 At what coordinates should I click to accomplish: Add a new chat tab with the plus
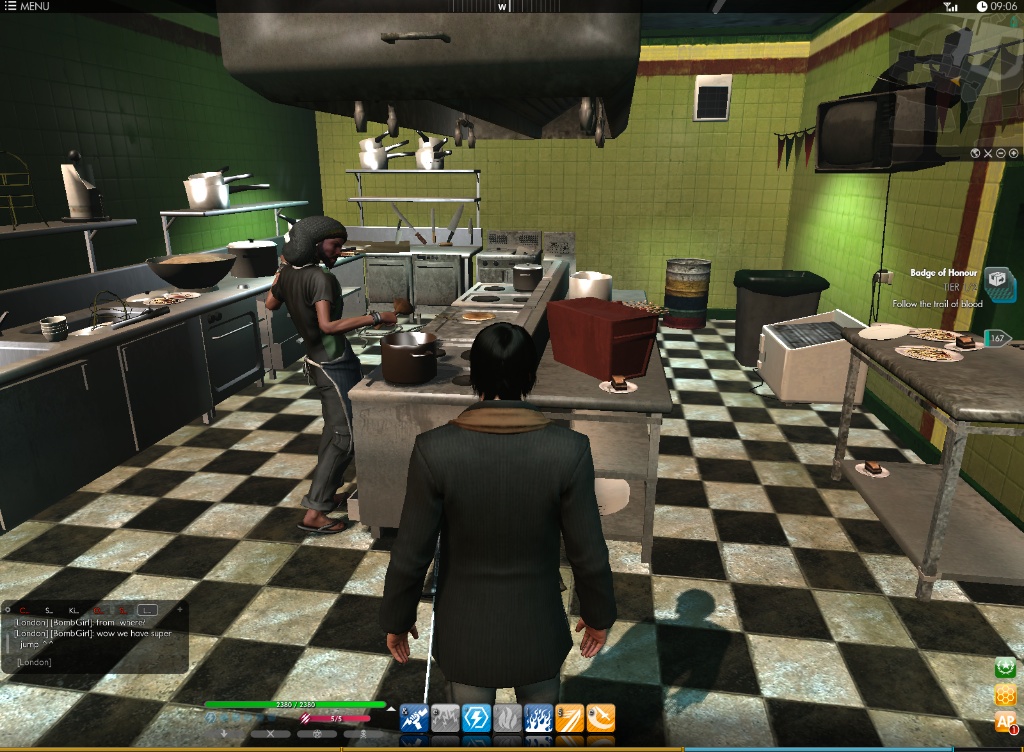click(x=180, y=609)
